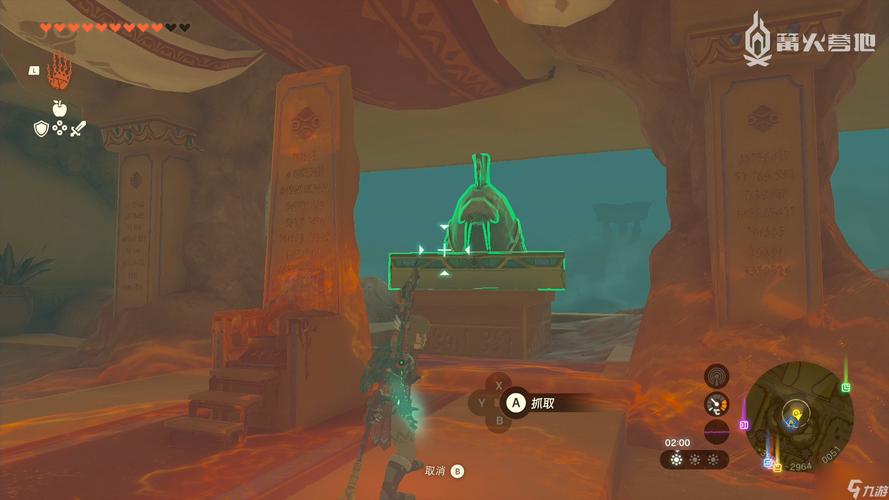Check the temperature gauge dial
The image size is (889, 500).
click(716, 404)
